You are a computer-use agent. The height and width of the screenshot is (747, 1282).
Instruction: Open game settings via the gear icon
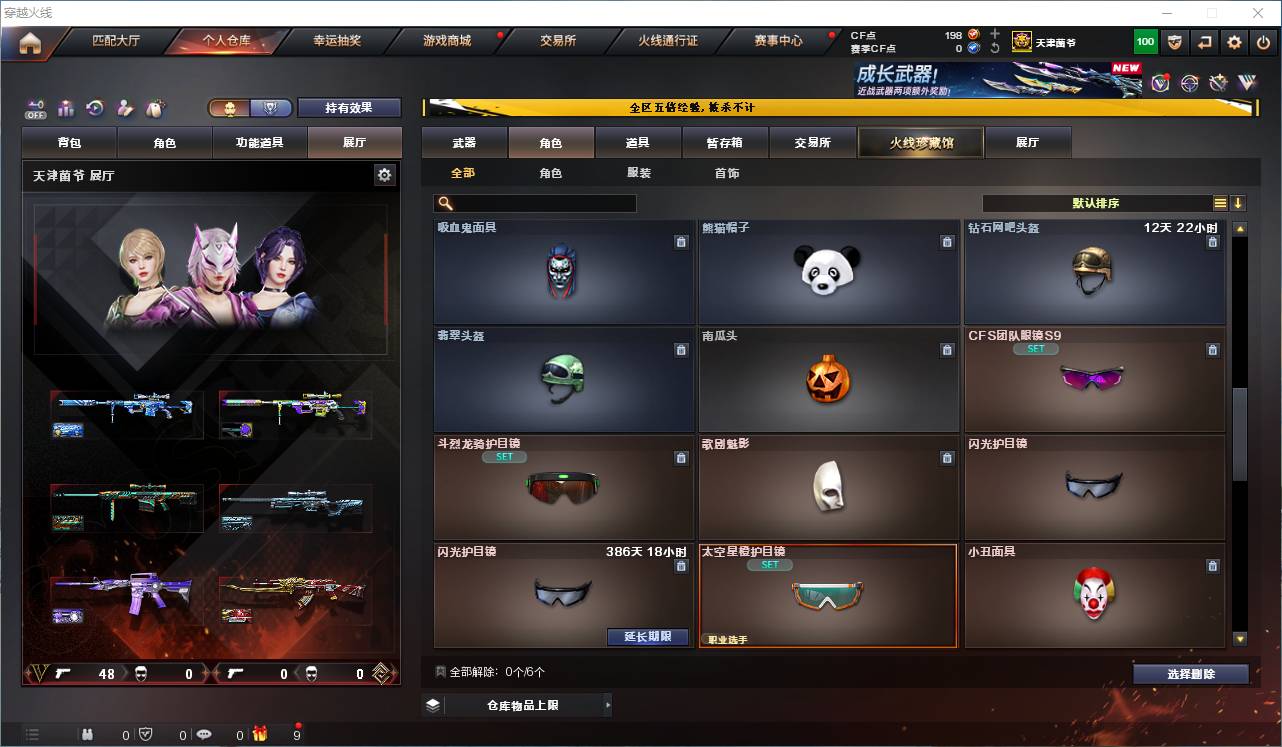pos(1233,41)
